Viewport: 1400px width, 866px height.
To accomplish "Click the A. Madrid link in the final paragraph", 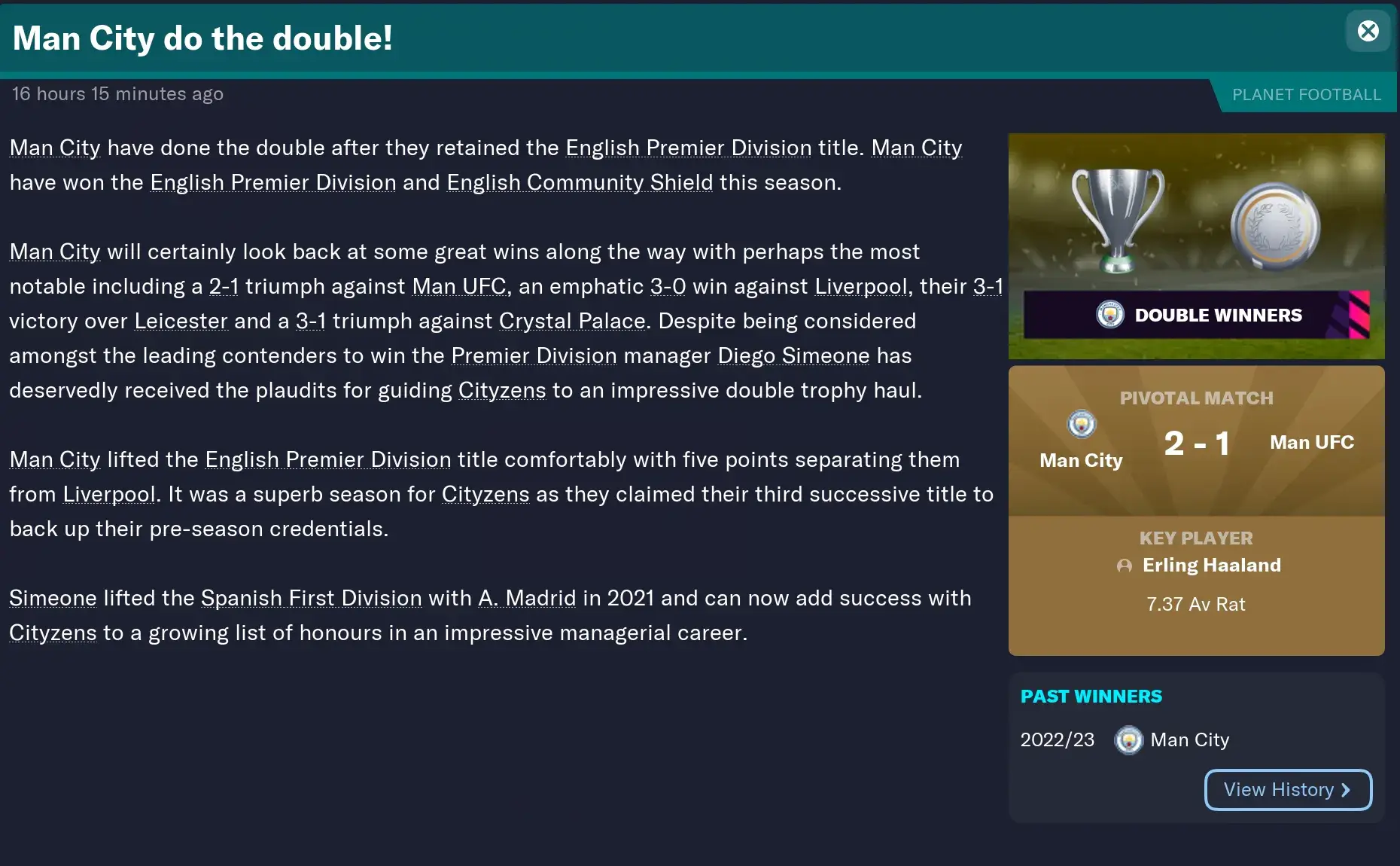I will (x=527, y=598).
